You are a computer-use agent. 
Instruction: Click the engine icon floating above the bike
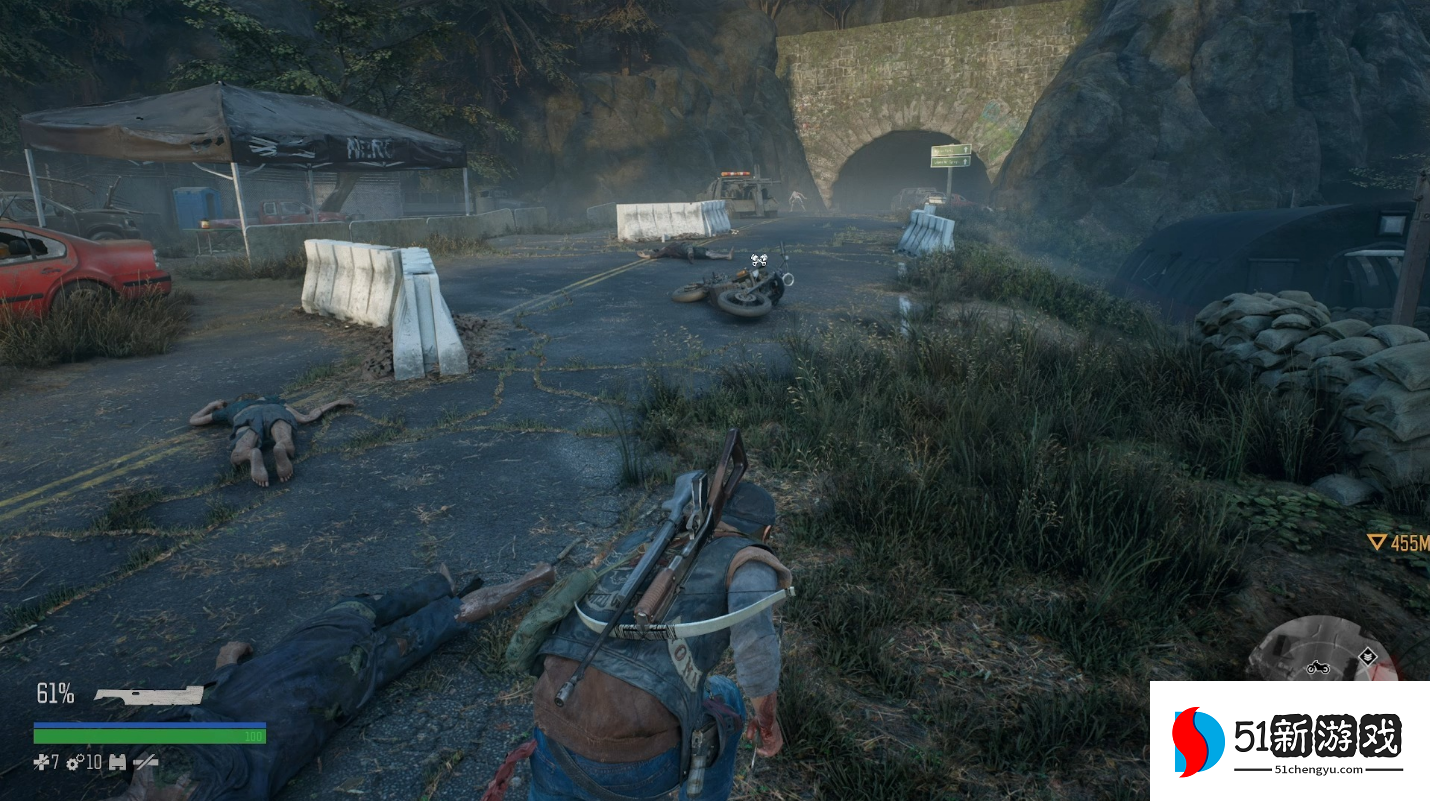pyautogui.click(x=761, y=259)
